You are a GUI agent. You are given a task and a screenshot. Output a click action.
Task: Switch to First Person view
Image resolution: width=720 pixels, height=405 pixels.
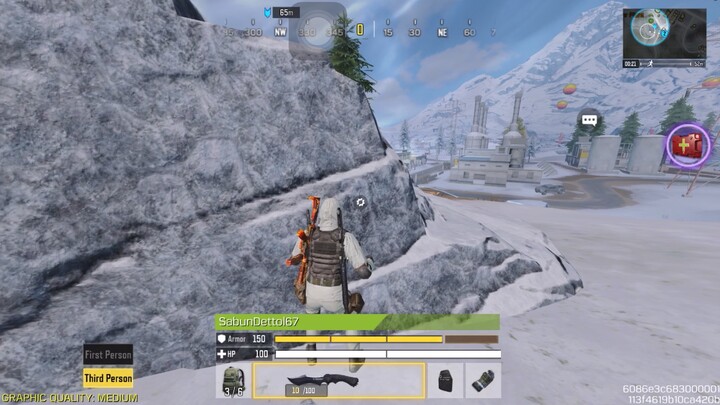tap(108, 355)
